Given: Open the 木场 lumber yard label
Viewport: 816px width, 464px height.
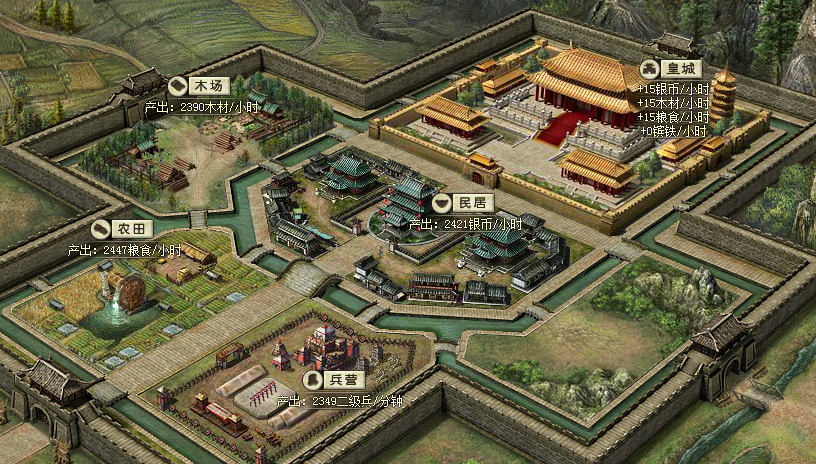Looking at the screenshot, I should tap(199, 86).
